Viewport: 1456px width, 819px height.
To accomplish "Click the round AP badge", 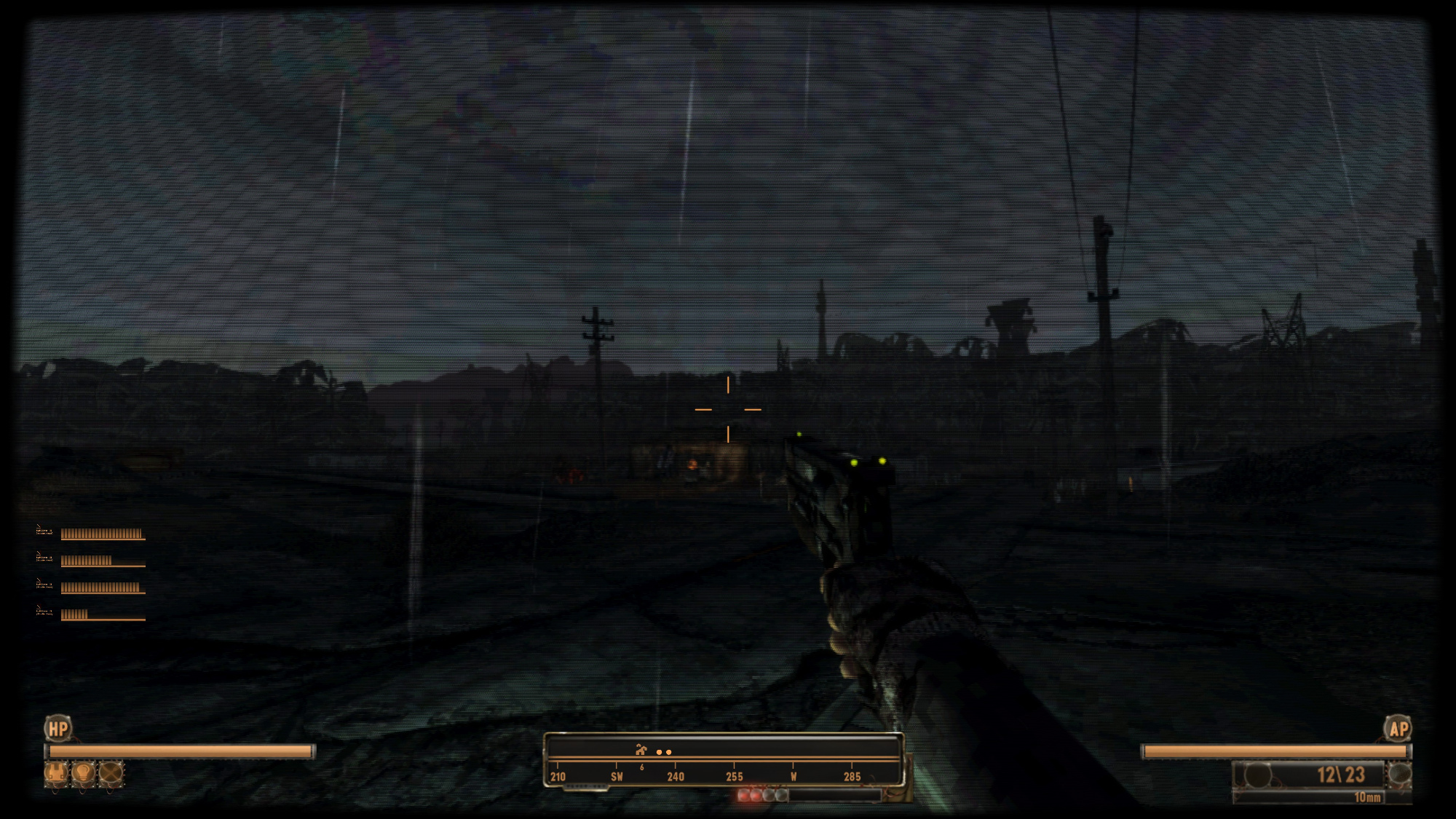I will (1398, 728).
